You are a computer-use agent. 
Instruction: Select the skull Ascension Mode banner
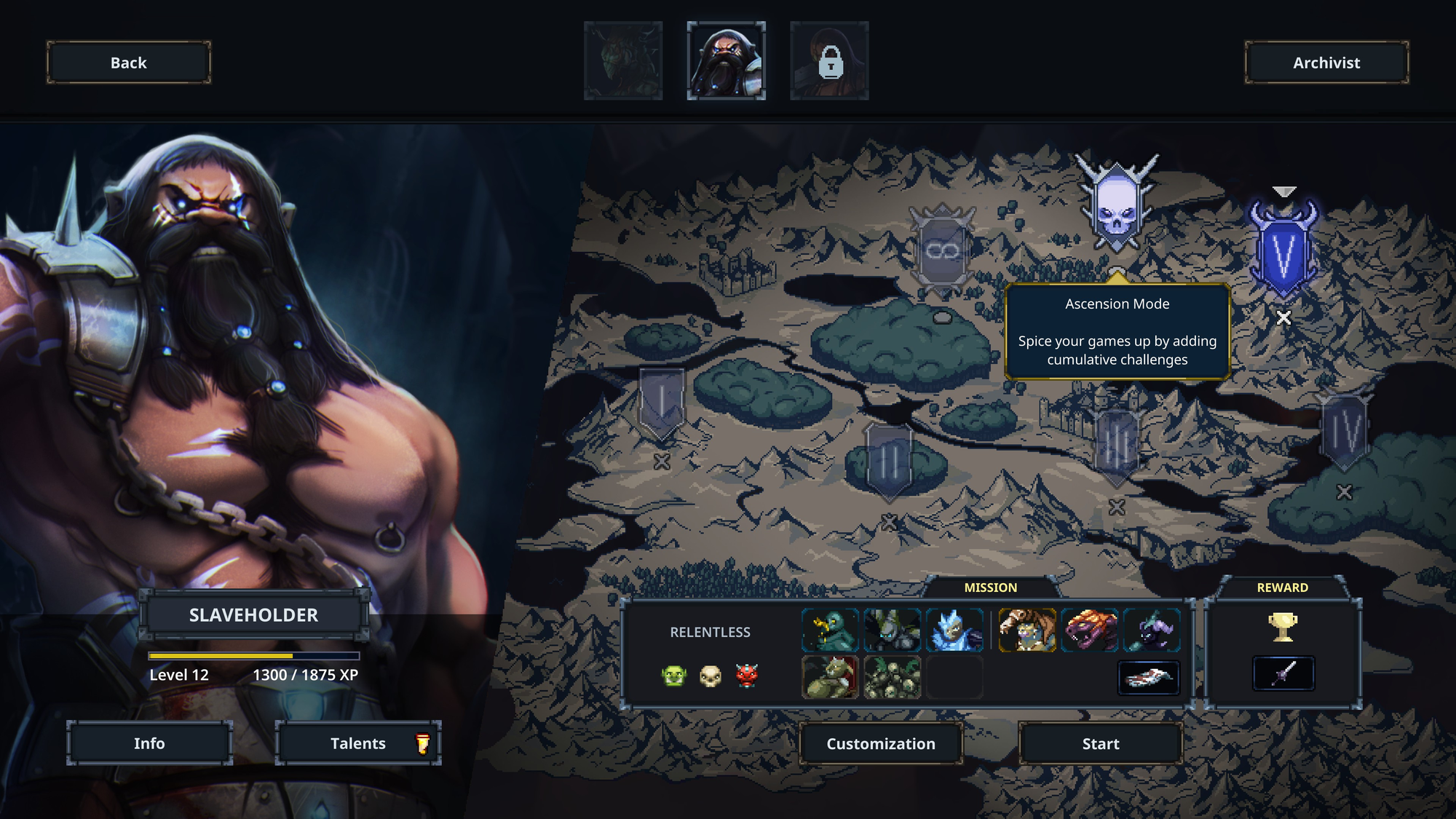1116,203
